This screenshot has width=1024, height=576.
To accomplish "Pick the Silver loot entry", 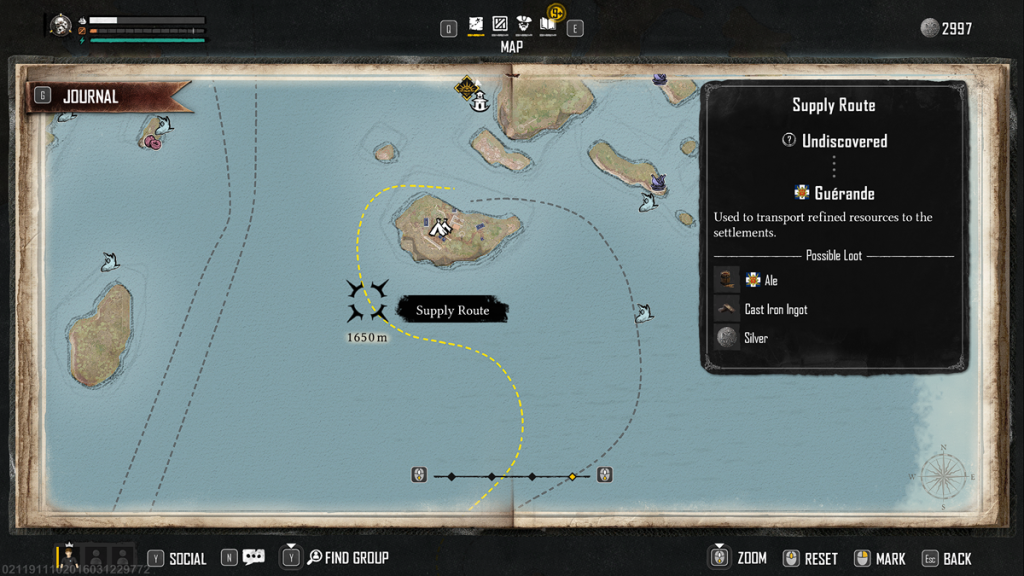I will (755, 338).
